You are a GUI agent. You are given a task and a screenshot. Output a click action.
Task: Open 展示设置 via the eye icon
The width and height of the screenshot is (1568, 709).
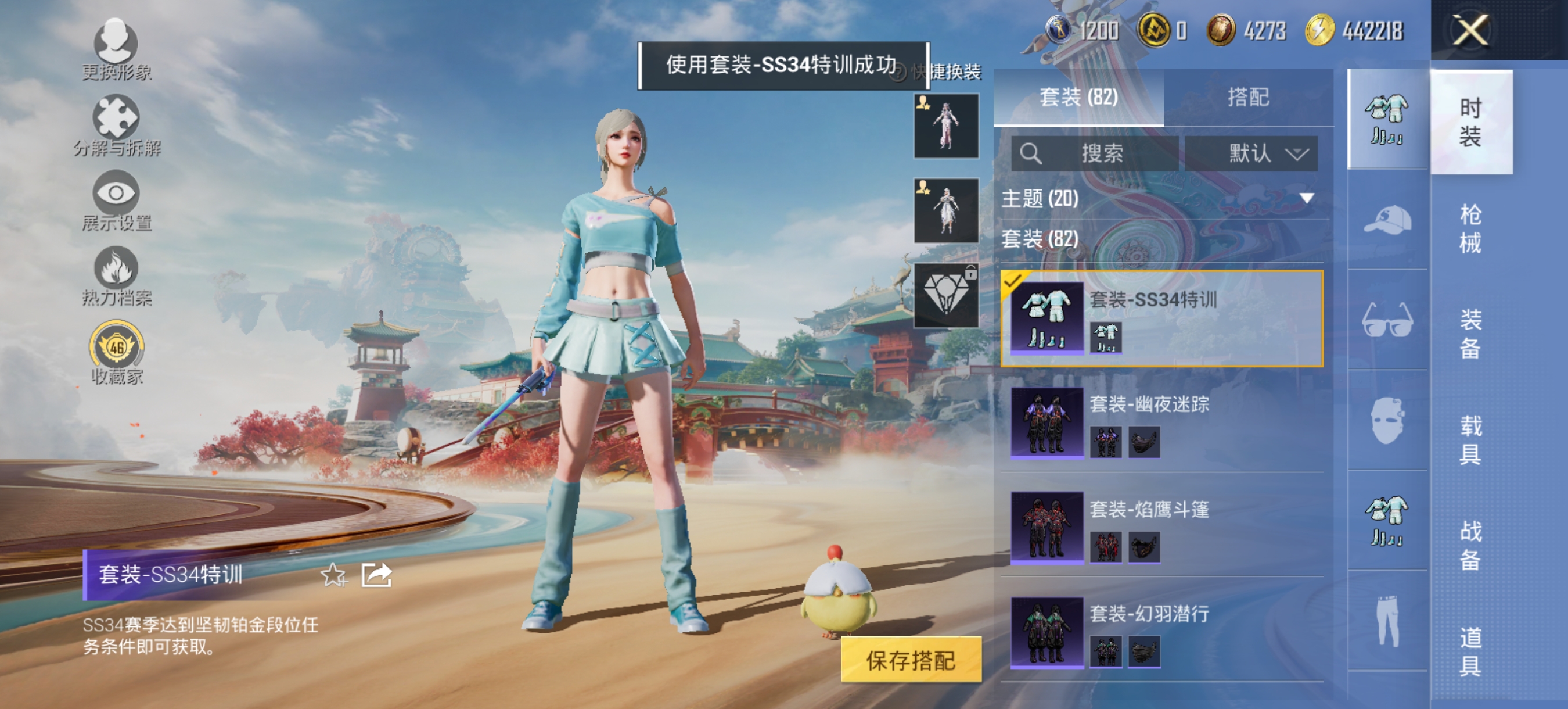point(117,193)
